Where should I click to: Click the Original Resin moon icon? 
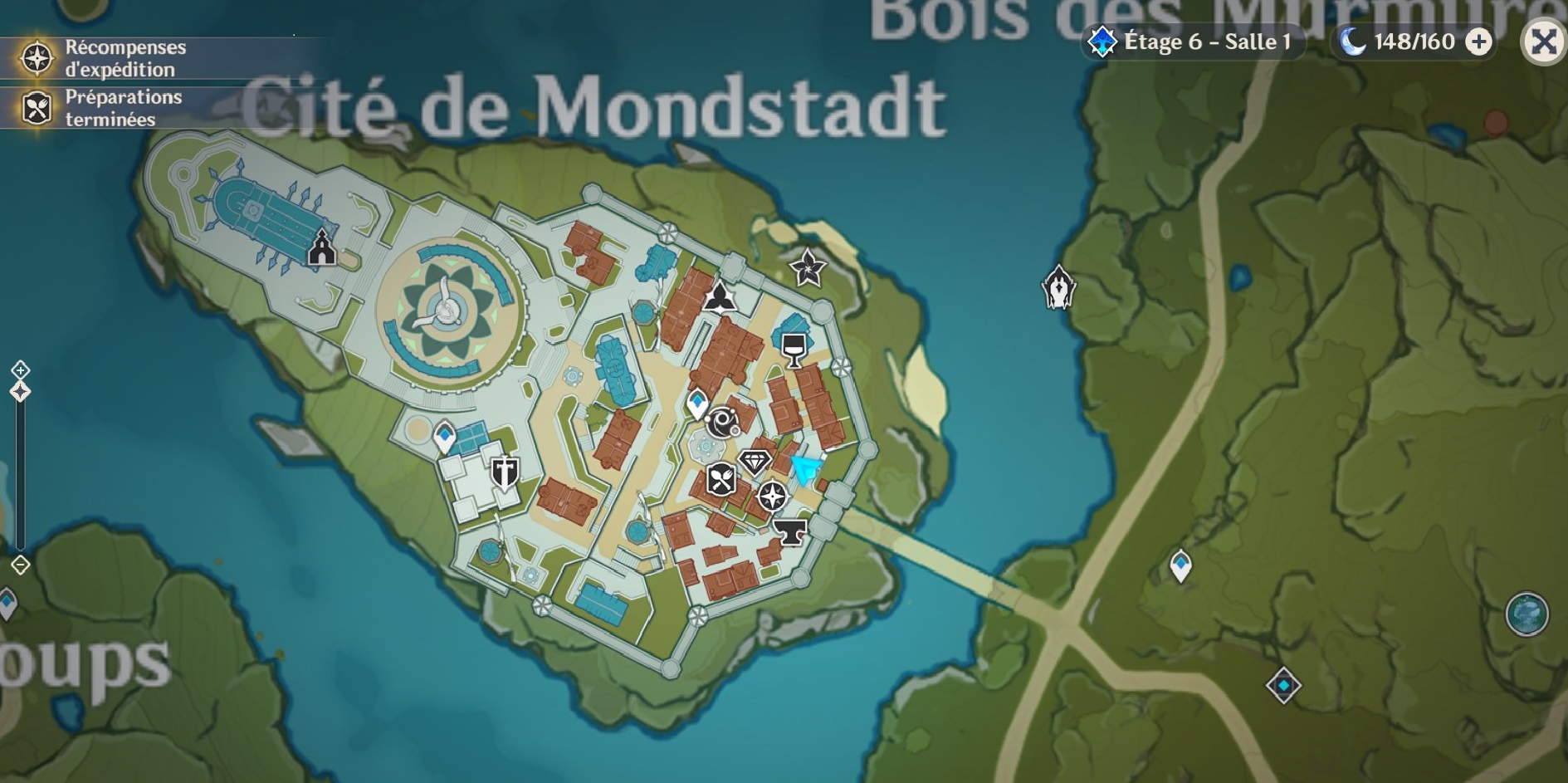1351,39
